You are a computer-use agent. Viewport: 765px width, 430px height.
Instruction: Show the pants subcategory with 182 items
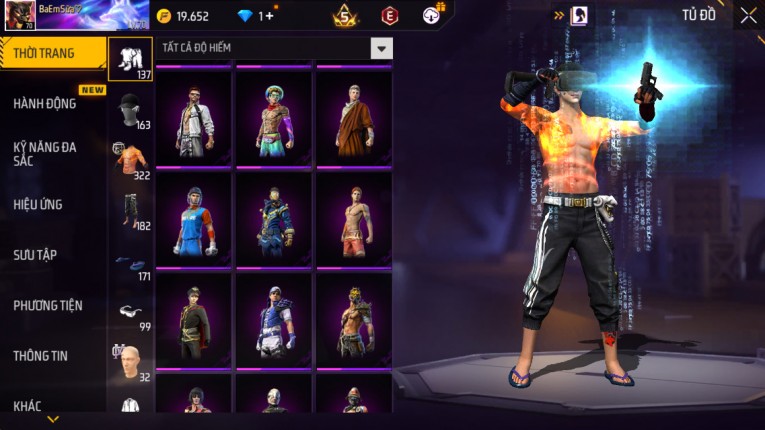click(130, 210)
